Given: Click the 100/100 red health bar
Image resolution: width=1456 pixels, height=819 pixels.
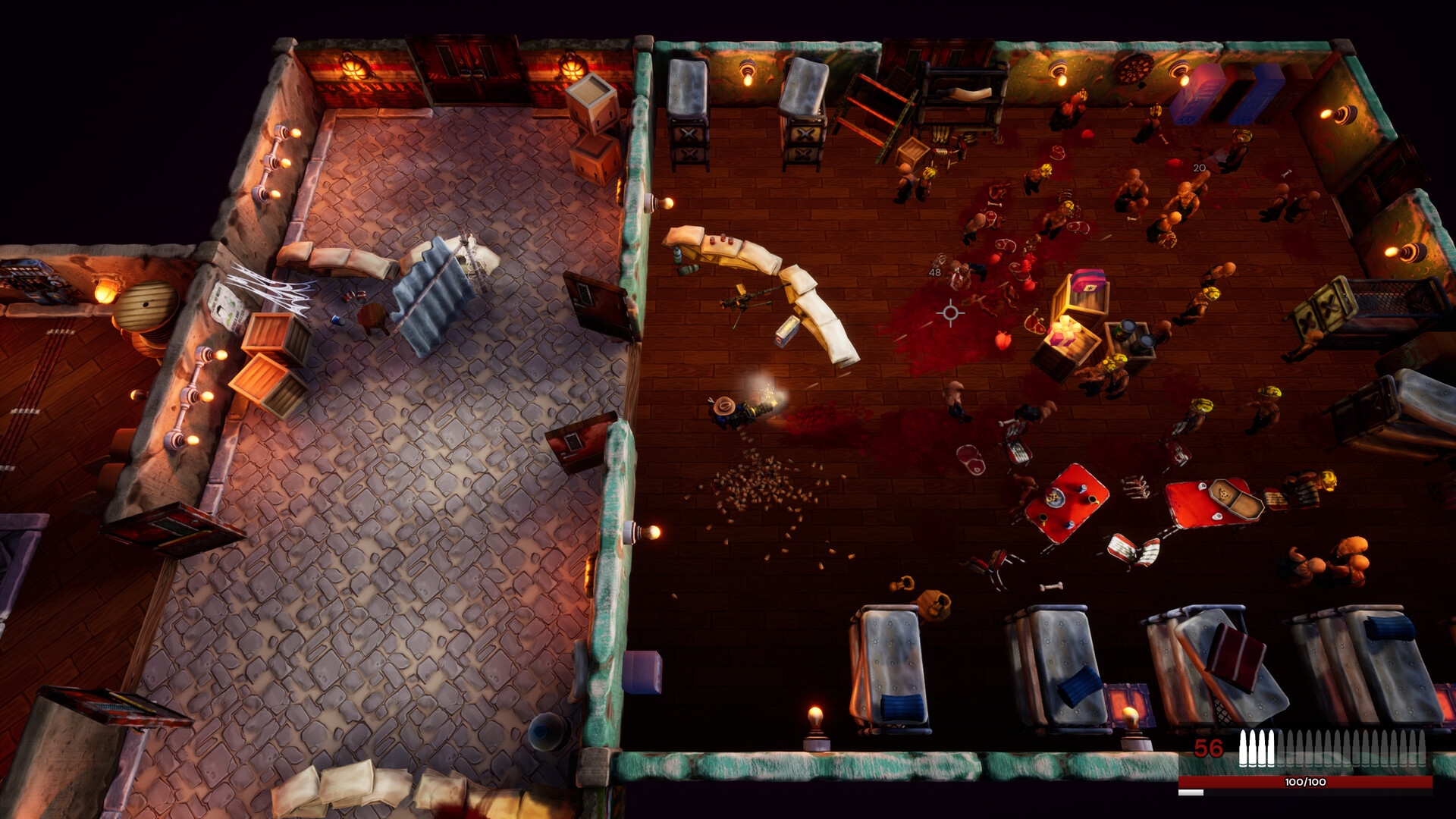Looking at the screenshot, I should point(1304,781).
